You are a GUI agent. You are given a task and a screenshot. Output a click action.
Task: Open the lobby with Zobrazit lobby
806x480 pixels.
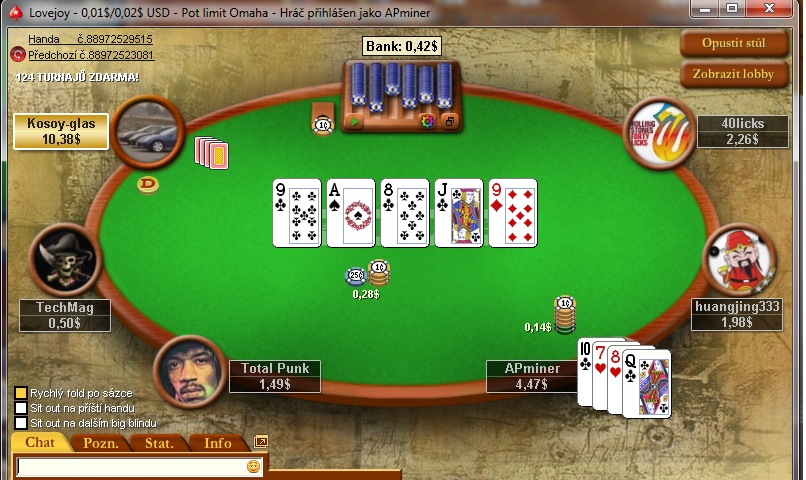tap(733, 73)
